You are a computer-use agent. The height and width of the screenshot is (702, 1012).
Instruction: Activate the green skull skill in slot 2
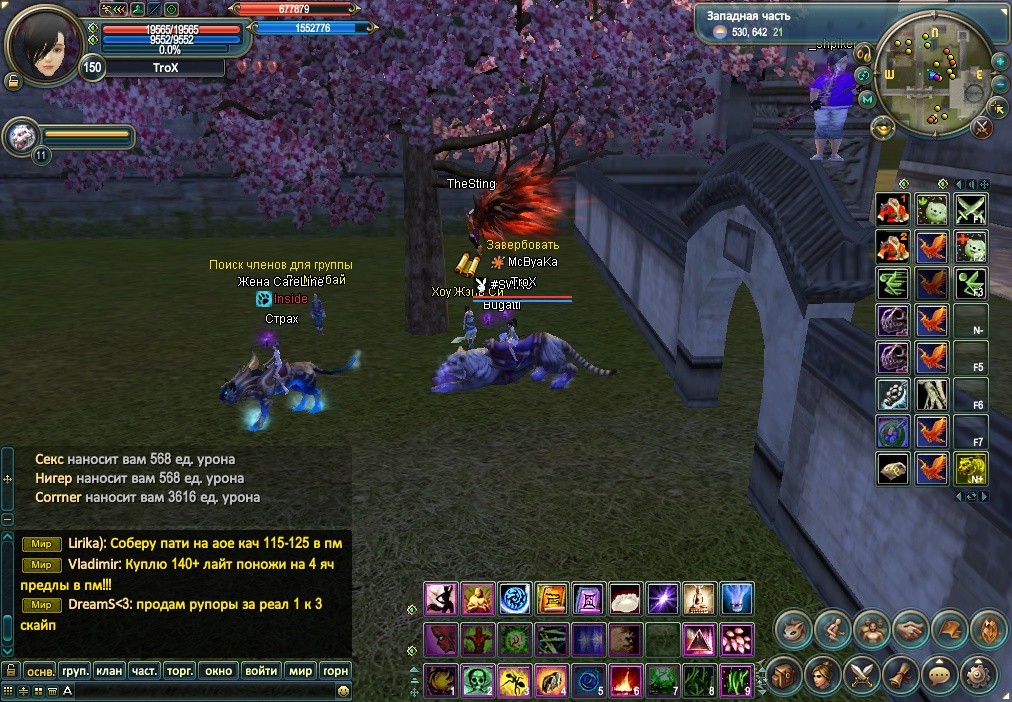click(x=476, y=679)
